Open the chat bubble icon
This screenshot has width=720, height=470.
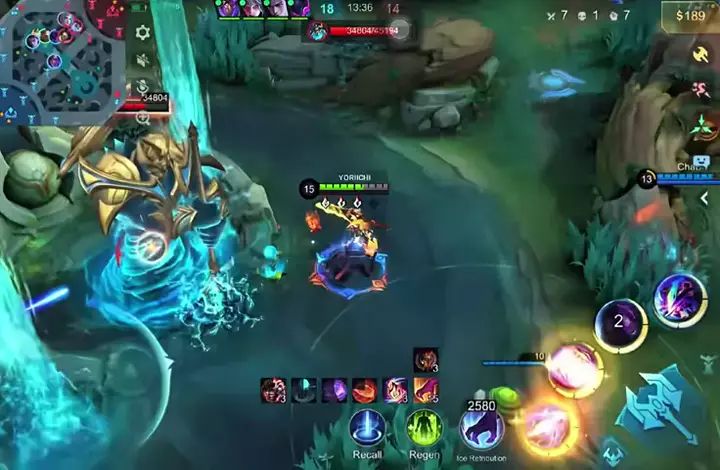(x=700, y=161)
